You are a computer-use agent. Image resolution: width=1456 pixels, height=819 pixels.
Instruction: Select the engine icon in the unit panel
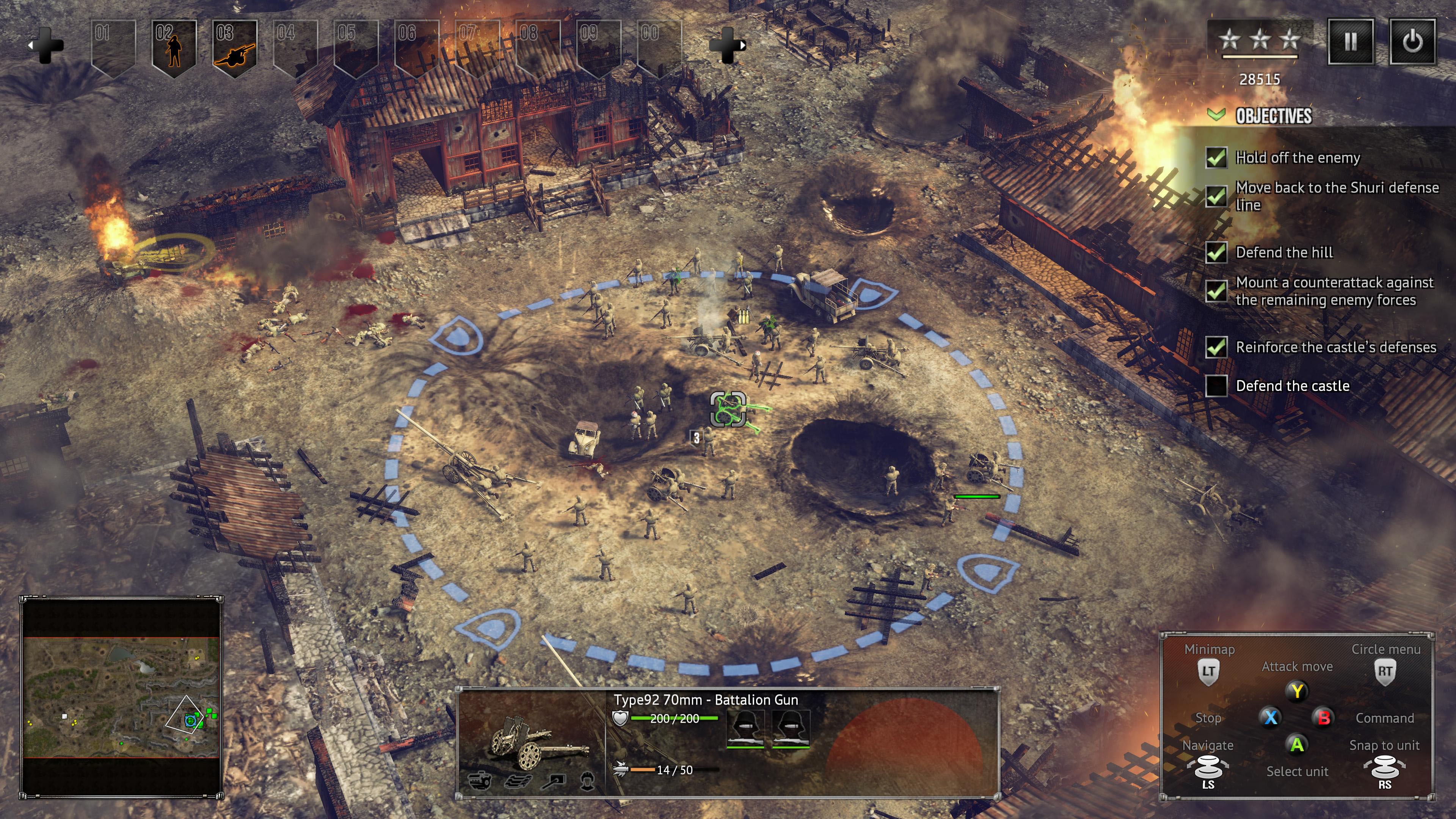480,783
